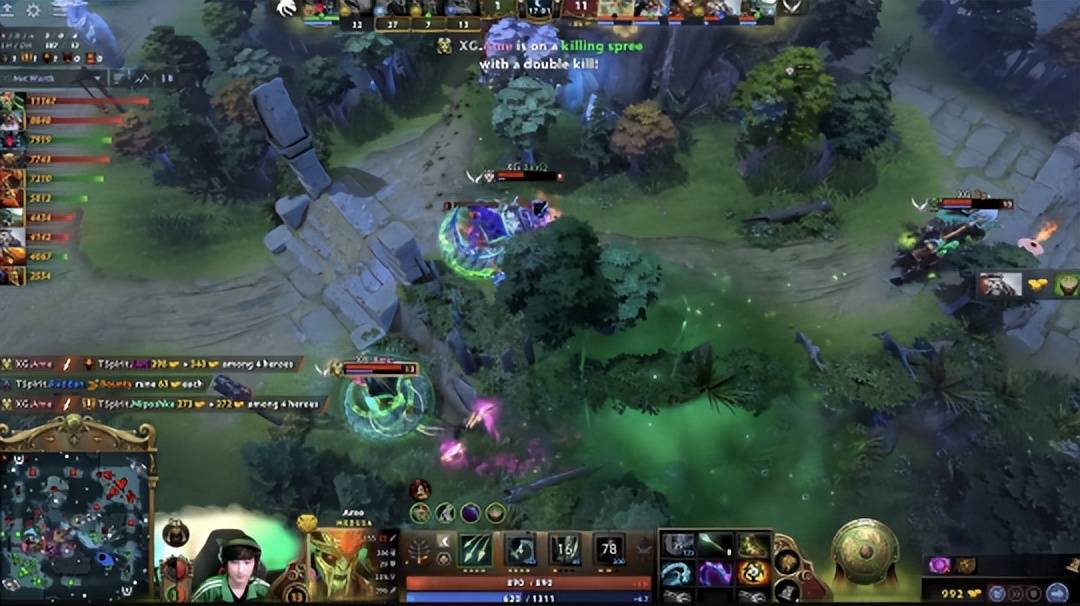The image size is (1080, 606).
Task: Cast the Mystic Snake ability
Action: (x=519, y=550)
